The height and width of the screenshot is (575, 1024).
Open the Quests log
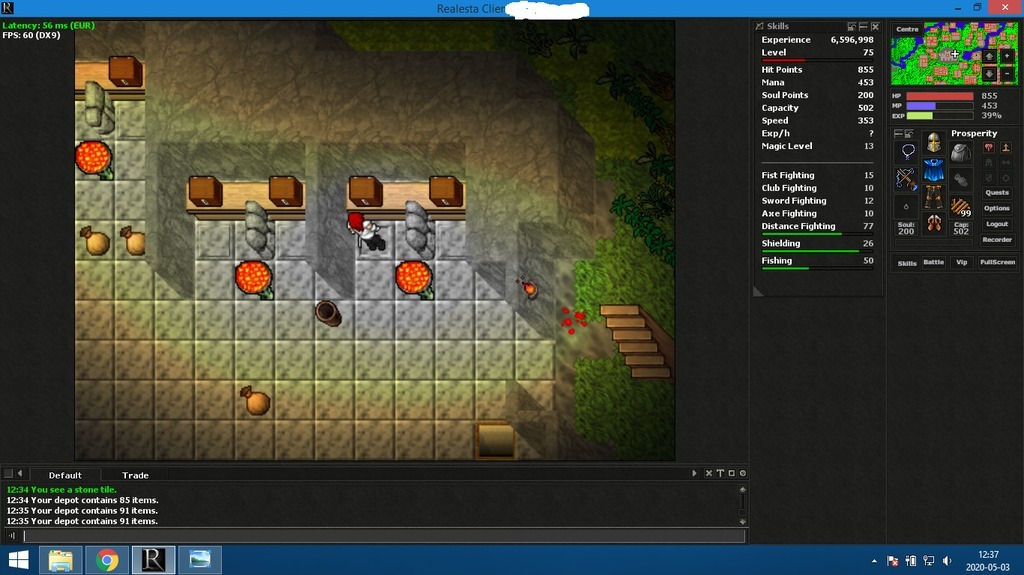tap(997, 192)
